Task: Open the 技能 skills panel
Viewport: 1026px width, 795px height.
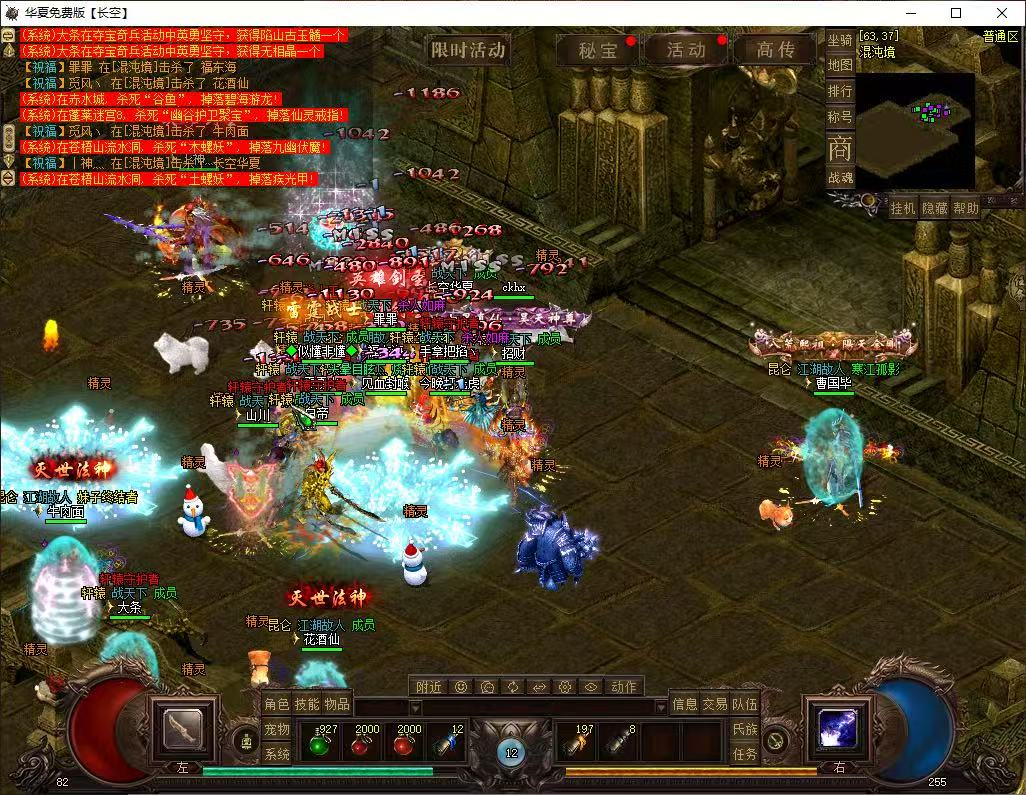Action: tap(307, 704)
